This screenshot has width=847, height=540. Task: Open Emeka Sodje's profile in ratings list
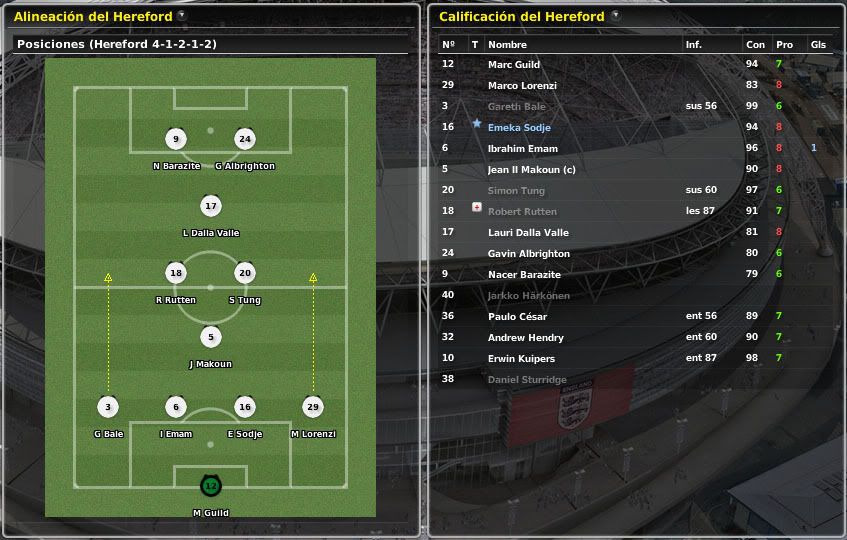click(519, 127)
